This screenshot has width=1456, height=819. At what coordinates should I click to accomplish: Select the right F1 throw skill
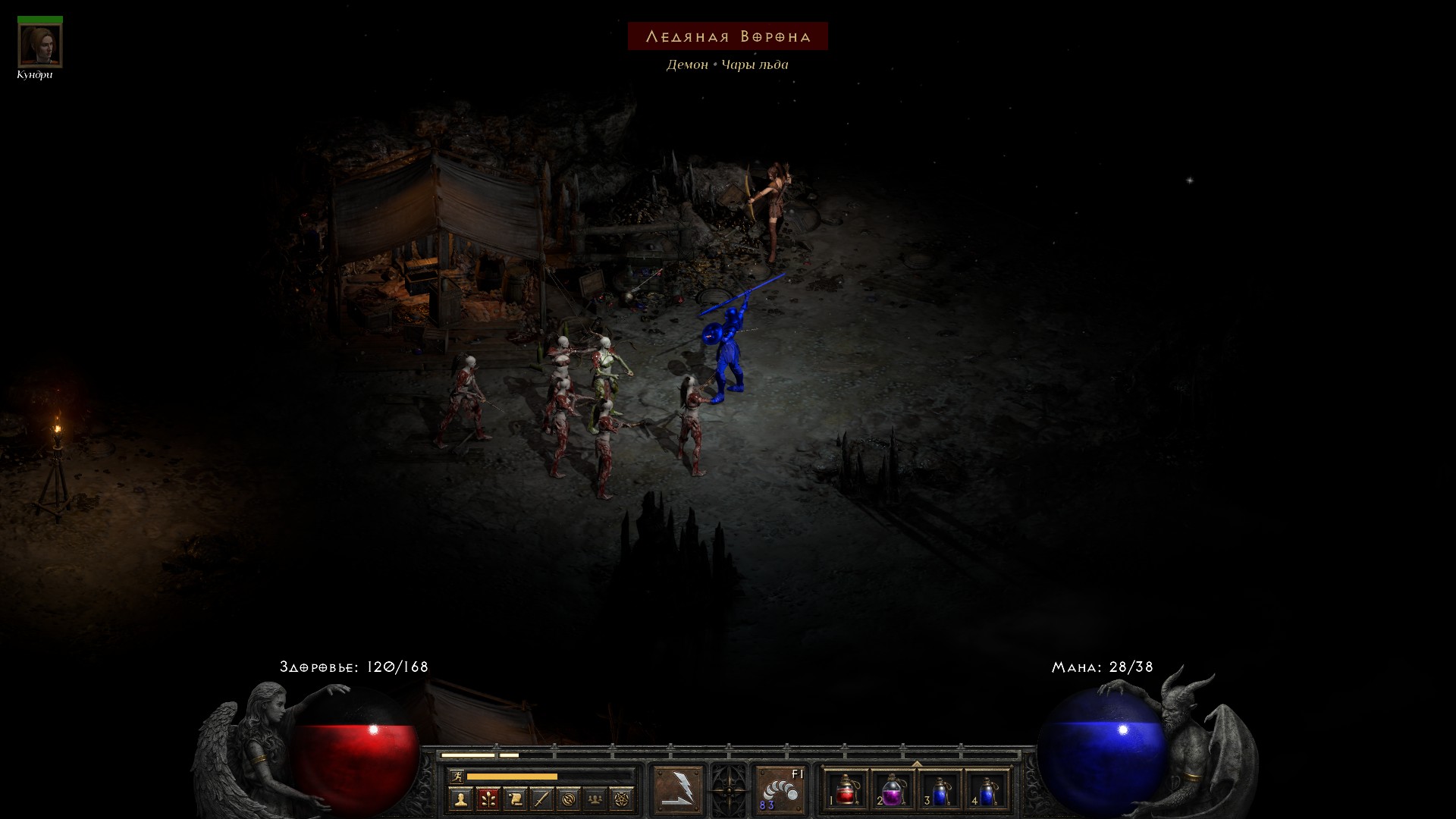(x=780, y=790)
